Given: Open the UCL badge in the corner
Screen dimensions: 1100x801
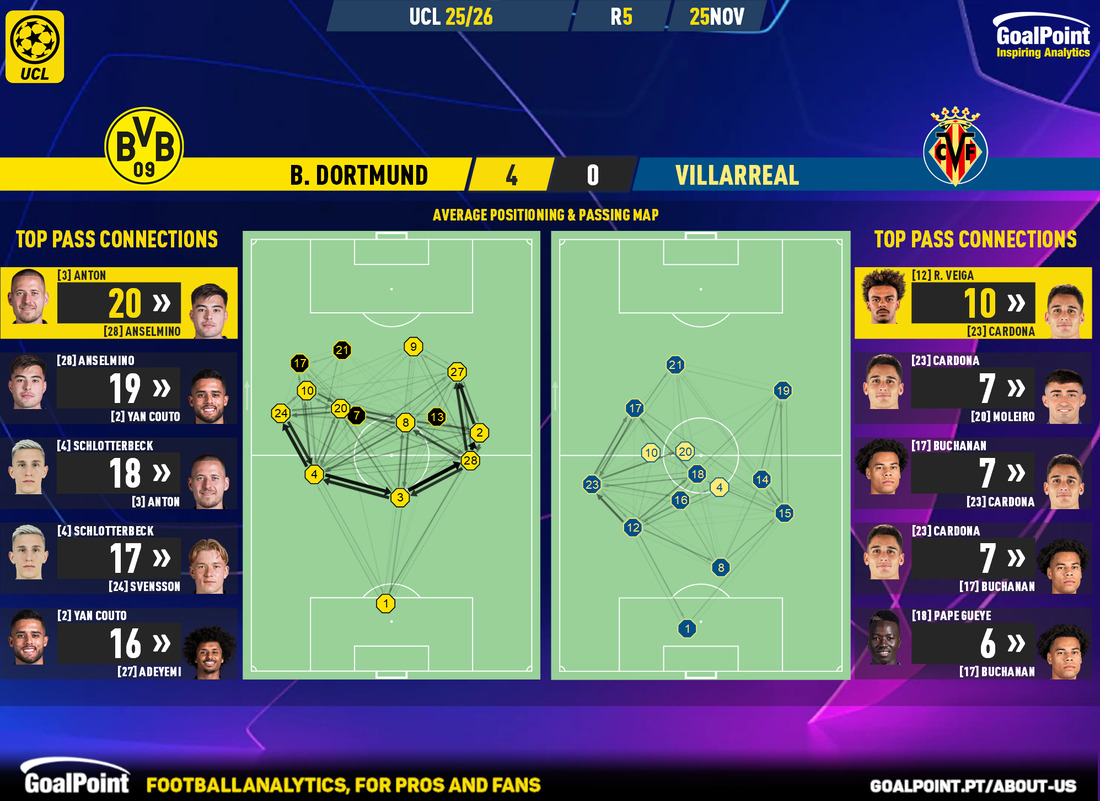Looking at the screenshot, I should click(x=34, y=45).
